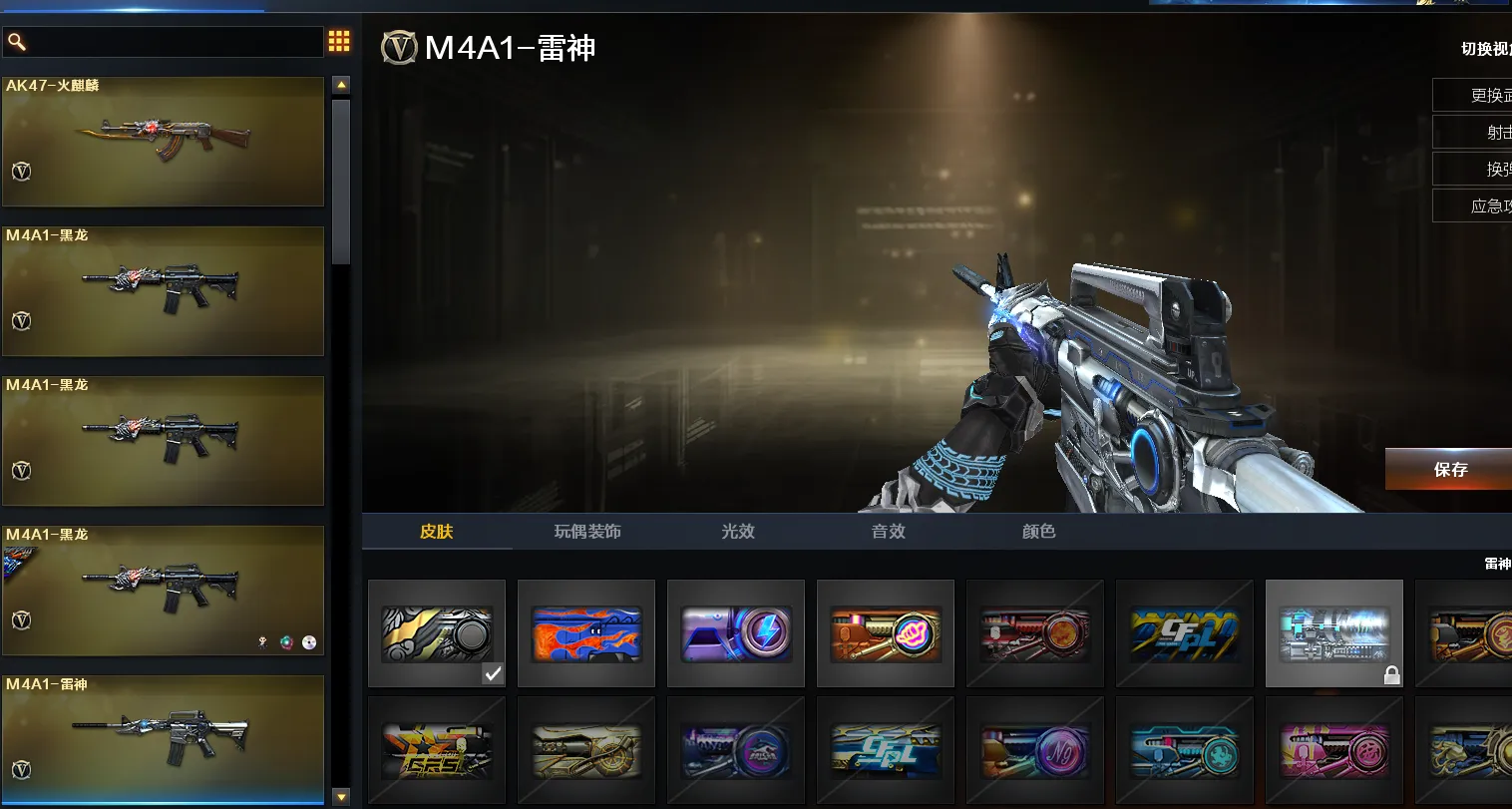This screenshot has height=809, width=1512.
Task: Choose the M4A1-雷神 weapon in the list
Action: click(x=164, y=738)
